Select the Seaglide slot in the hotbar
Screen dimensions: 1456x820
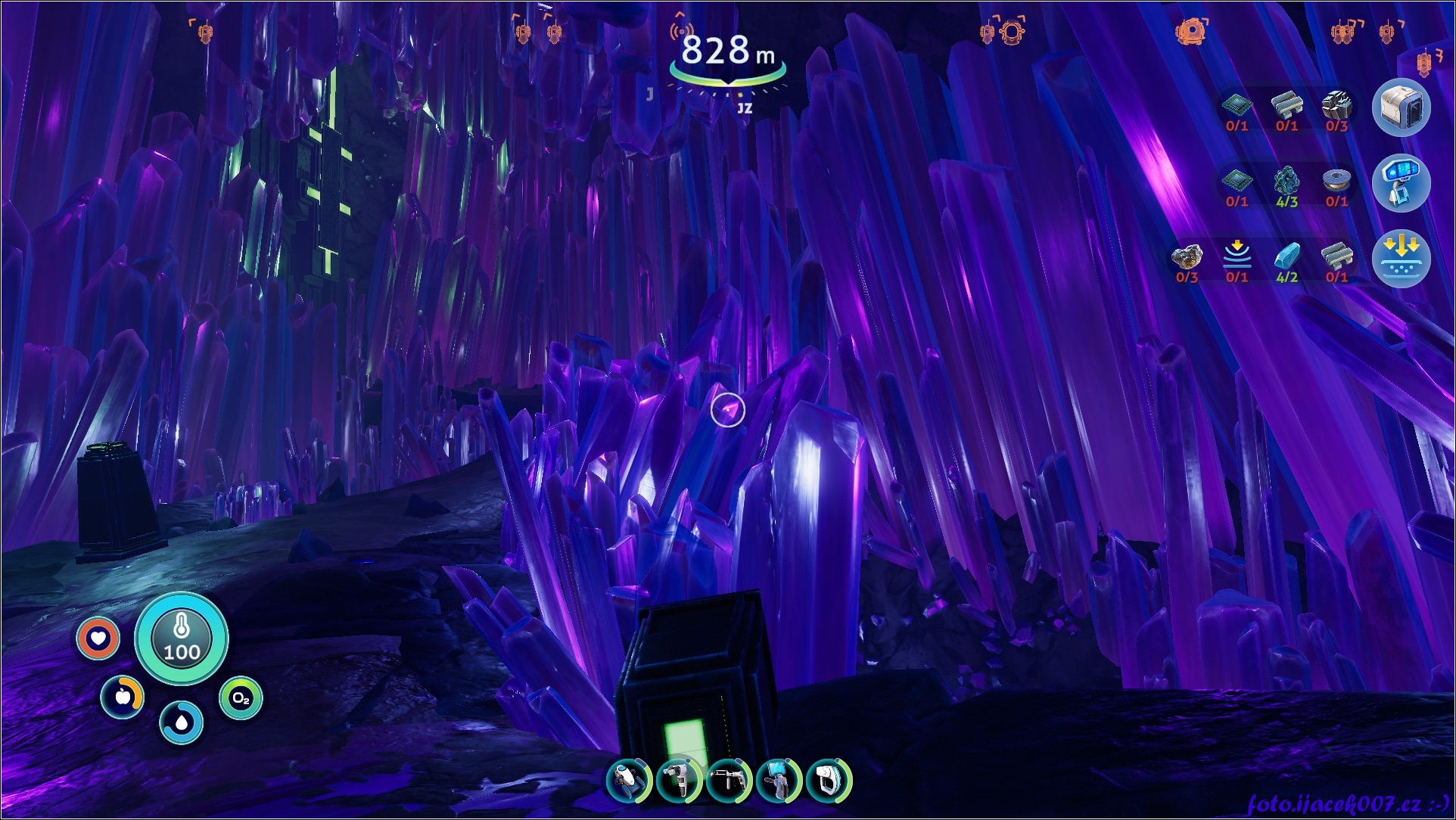click(x=629, y=781)
